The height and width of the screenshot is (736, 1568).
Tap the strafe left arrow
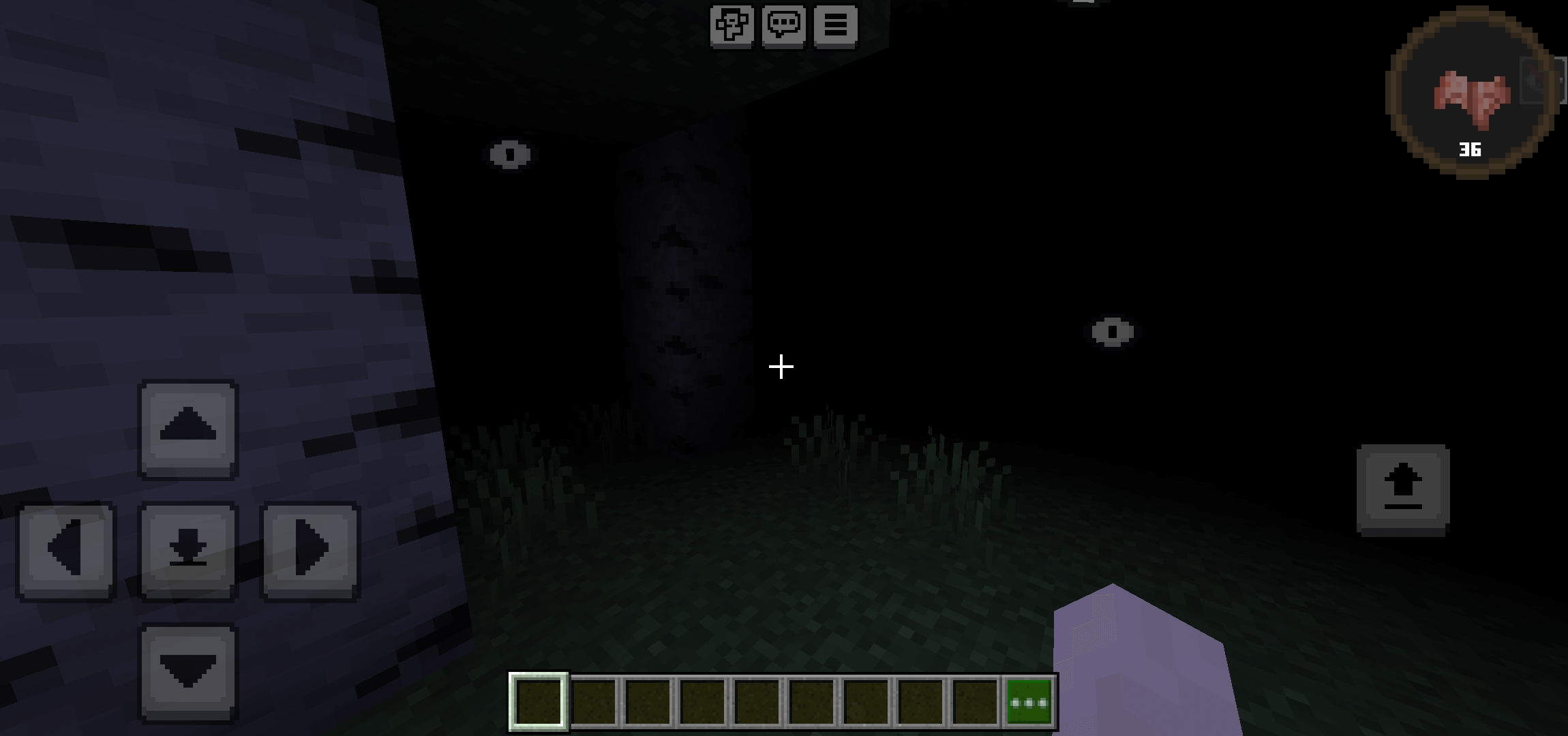pos(66,551)
